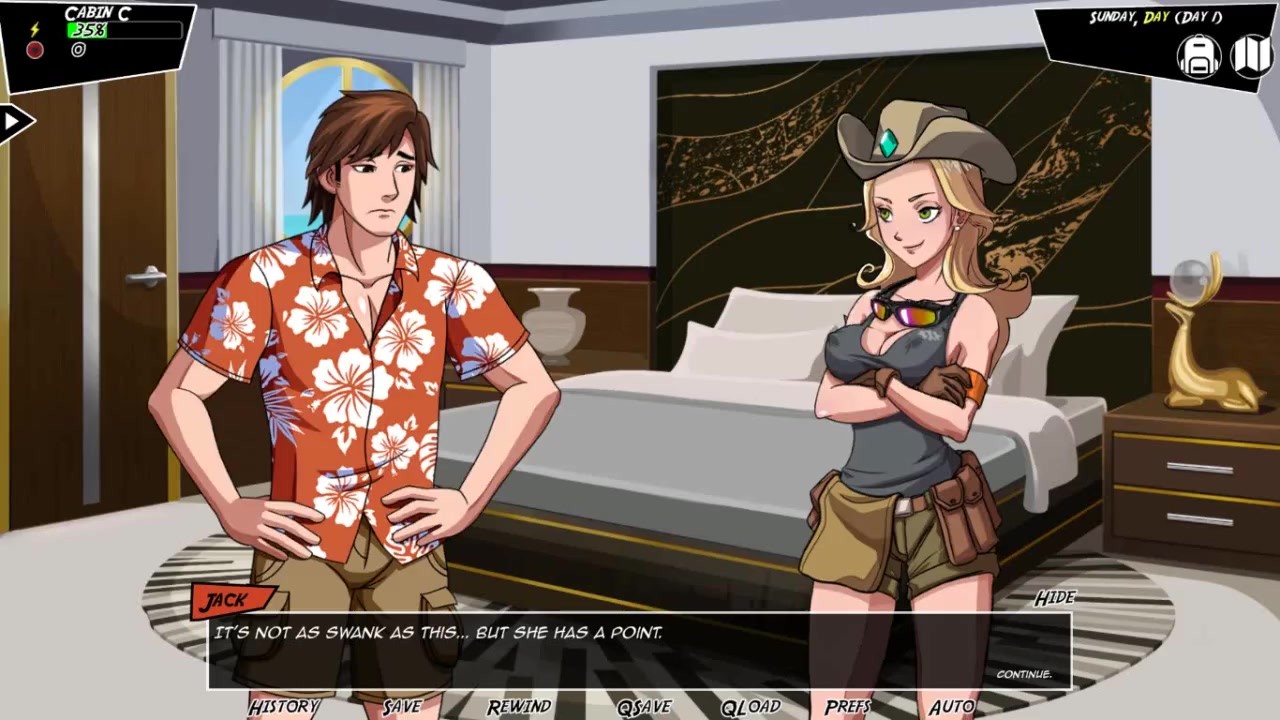
Task: Quick save with QSave
Action: (643, 707)
